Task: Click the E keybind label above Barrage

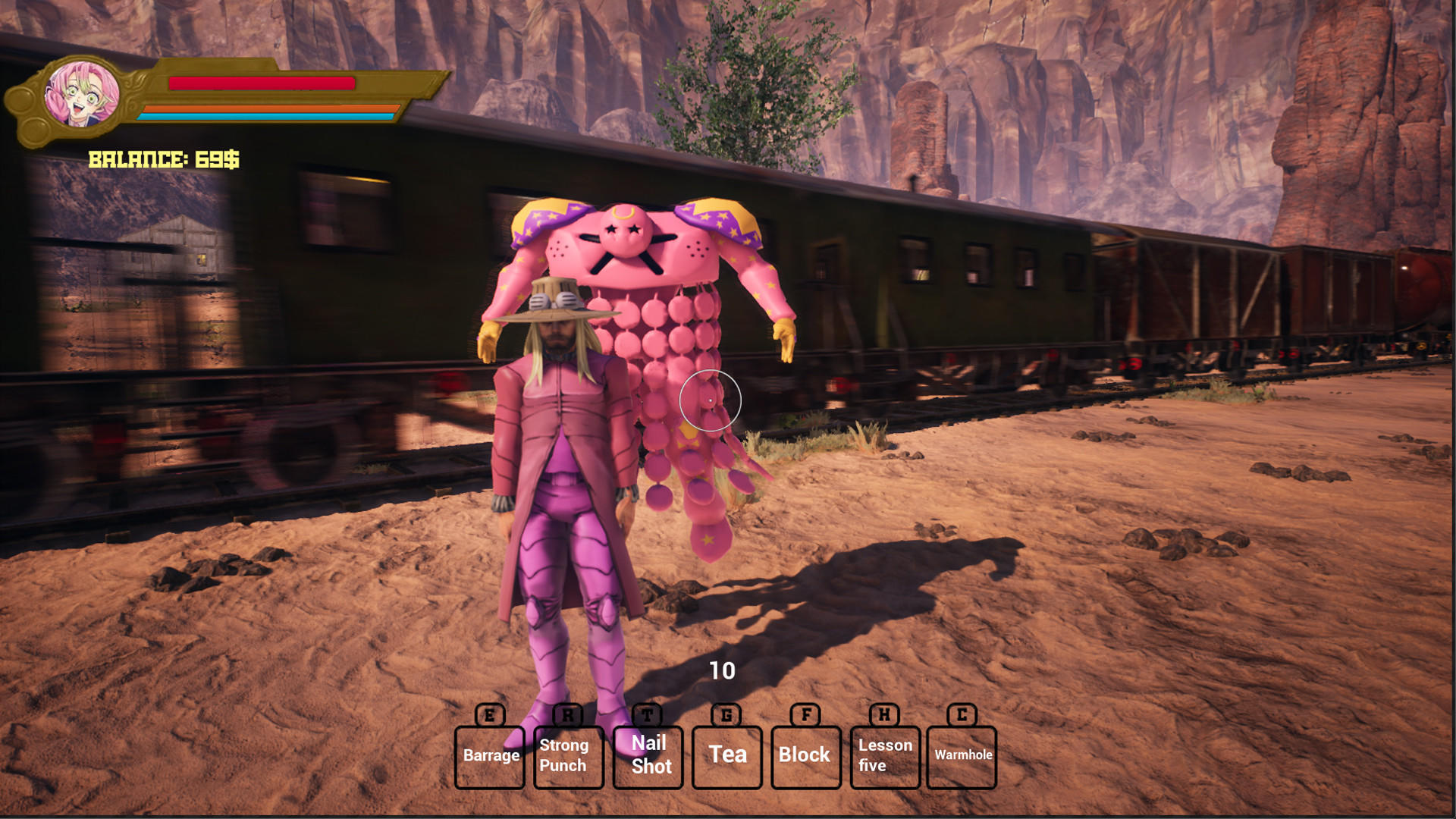Action: point(490,714)
